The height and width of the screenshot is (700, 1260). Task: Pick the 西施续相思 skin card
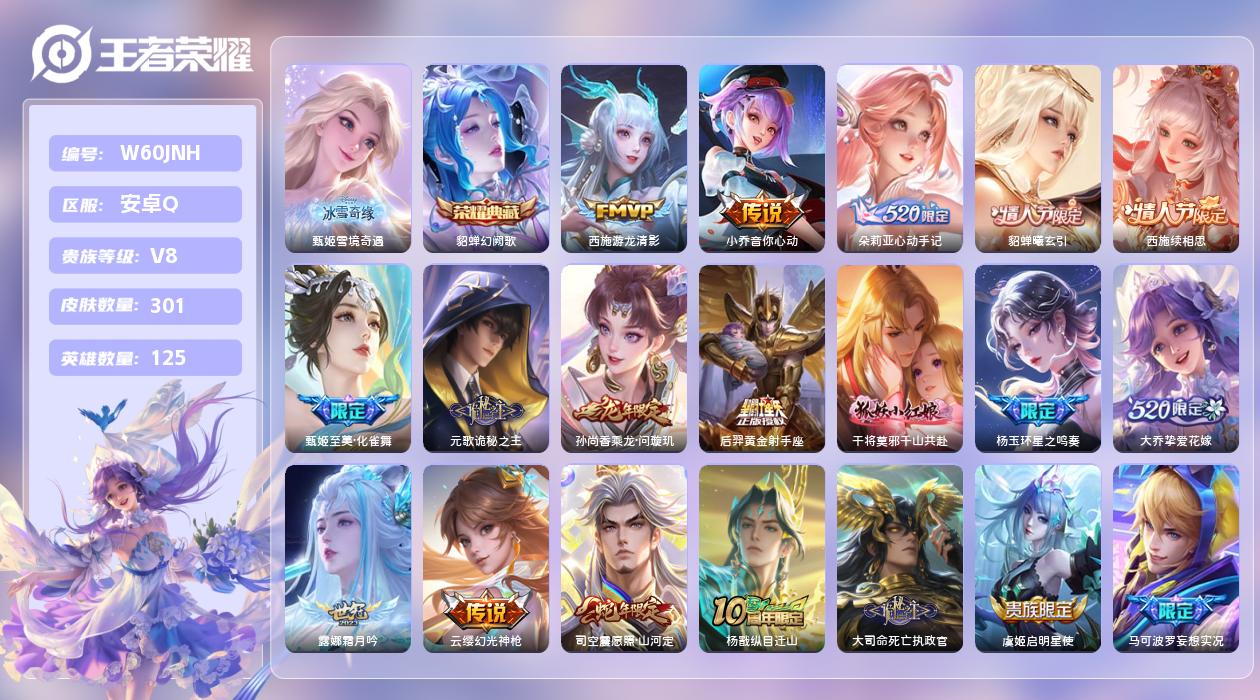pyautogui.click(x=1176, y=158)
